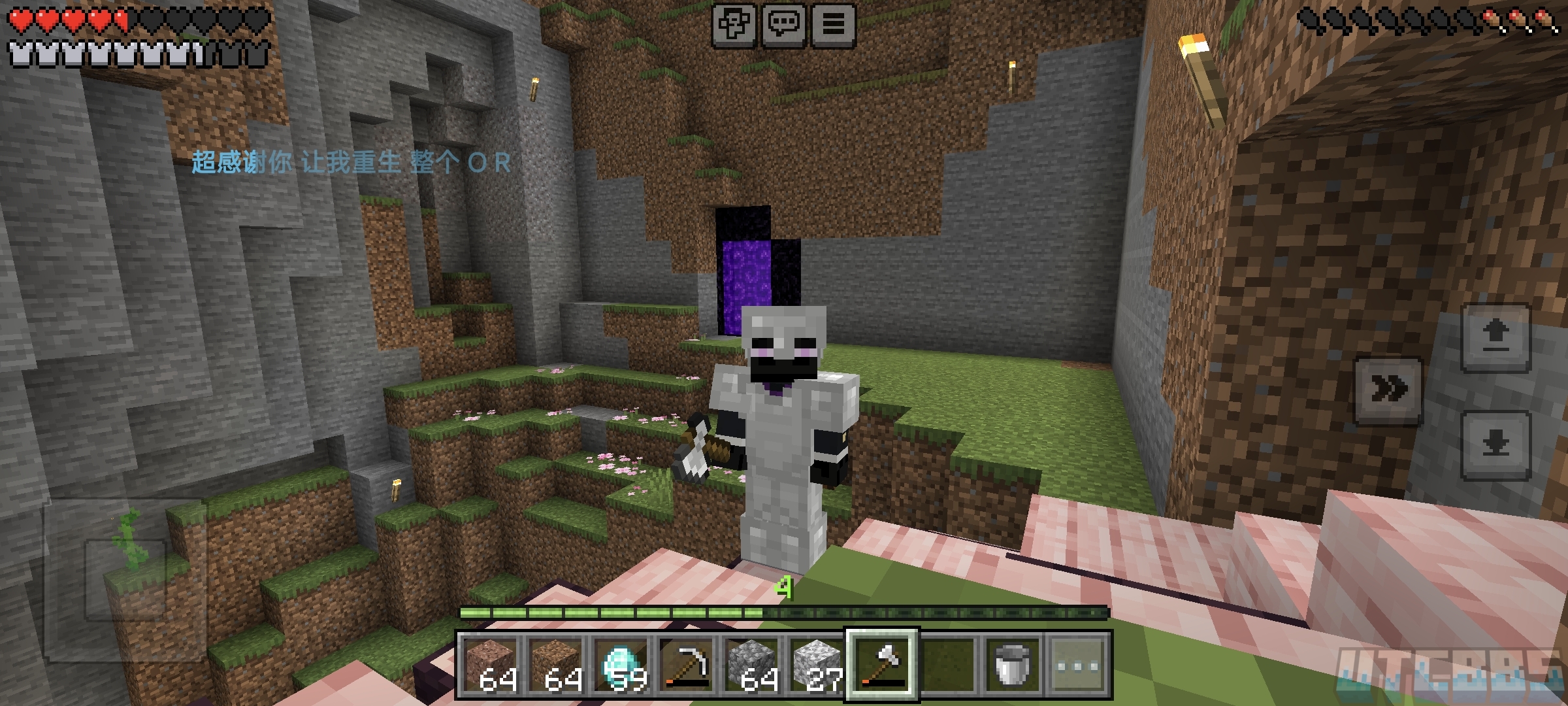Choose the 27-count light gray block stack
Screen dimensions: 1568x706
coord(817,665)
